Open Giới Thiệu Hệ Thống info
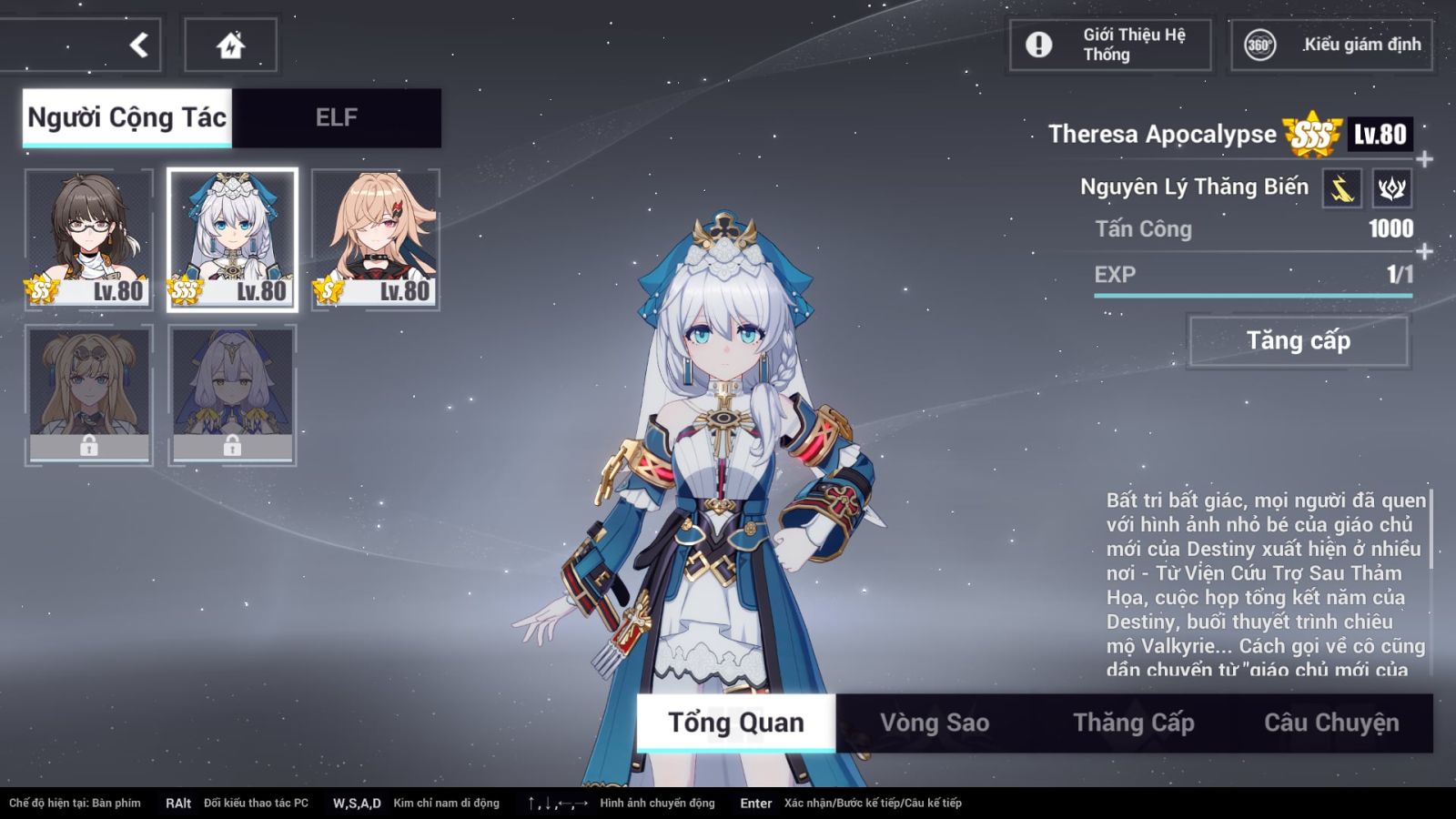The image size is (1456, 819). coord(1110,45)
